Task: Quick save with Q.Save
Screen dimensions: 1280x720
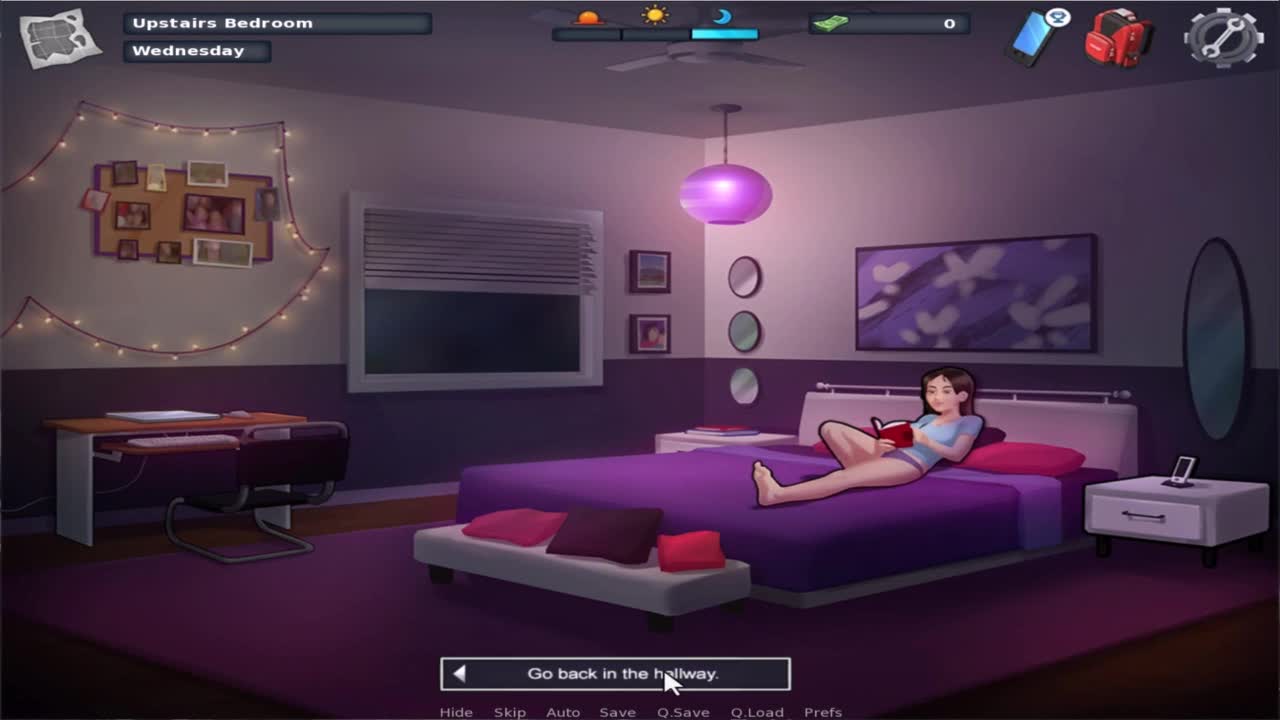Action: 683,712
